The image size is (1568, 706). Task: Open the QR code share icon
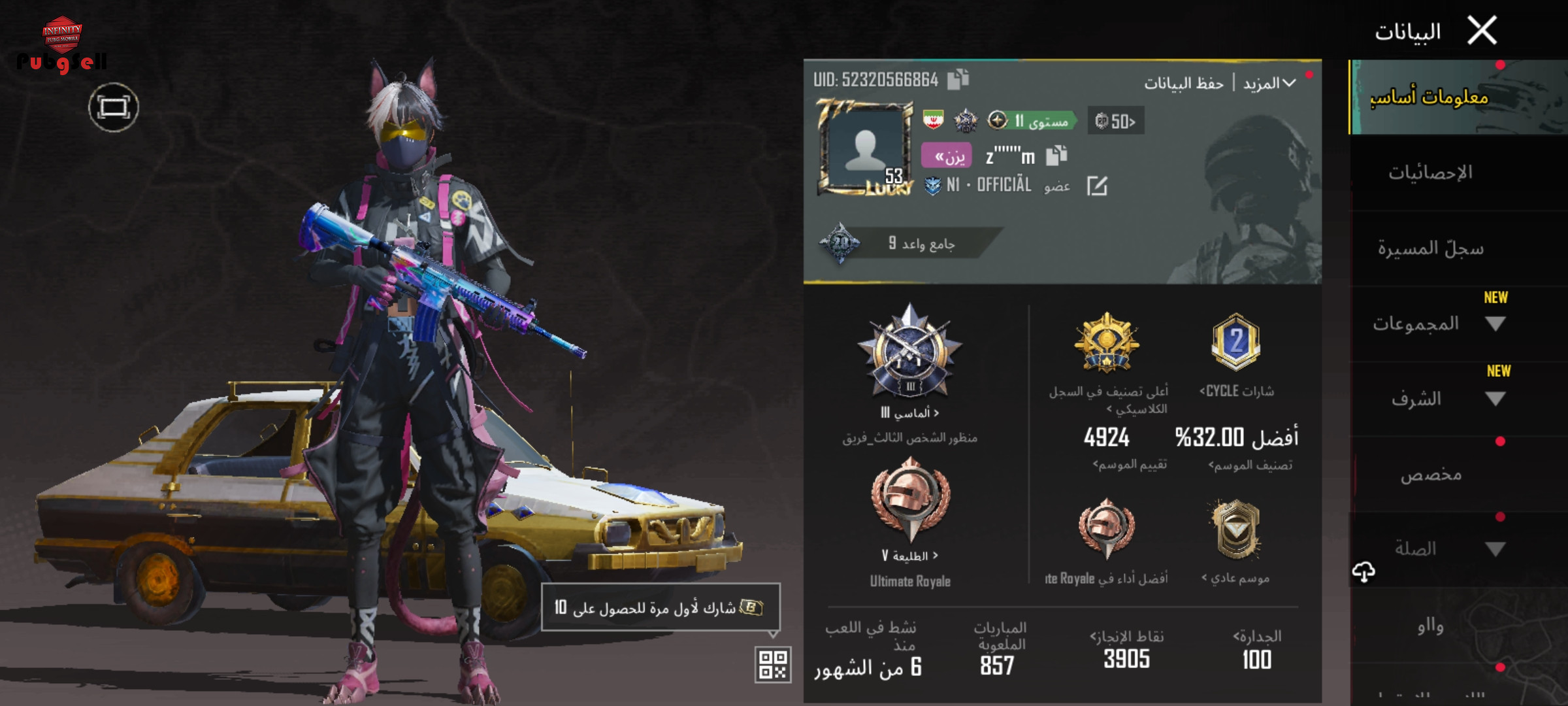pos(773,665)
